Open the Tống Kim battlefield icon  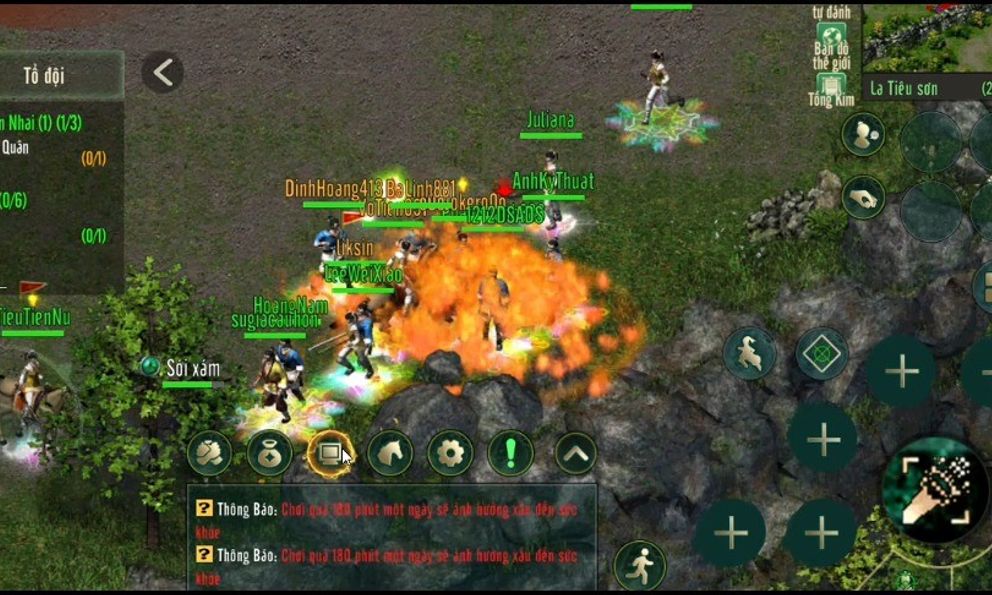pyautogui.click(x=827, y=88)
